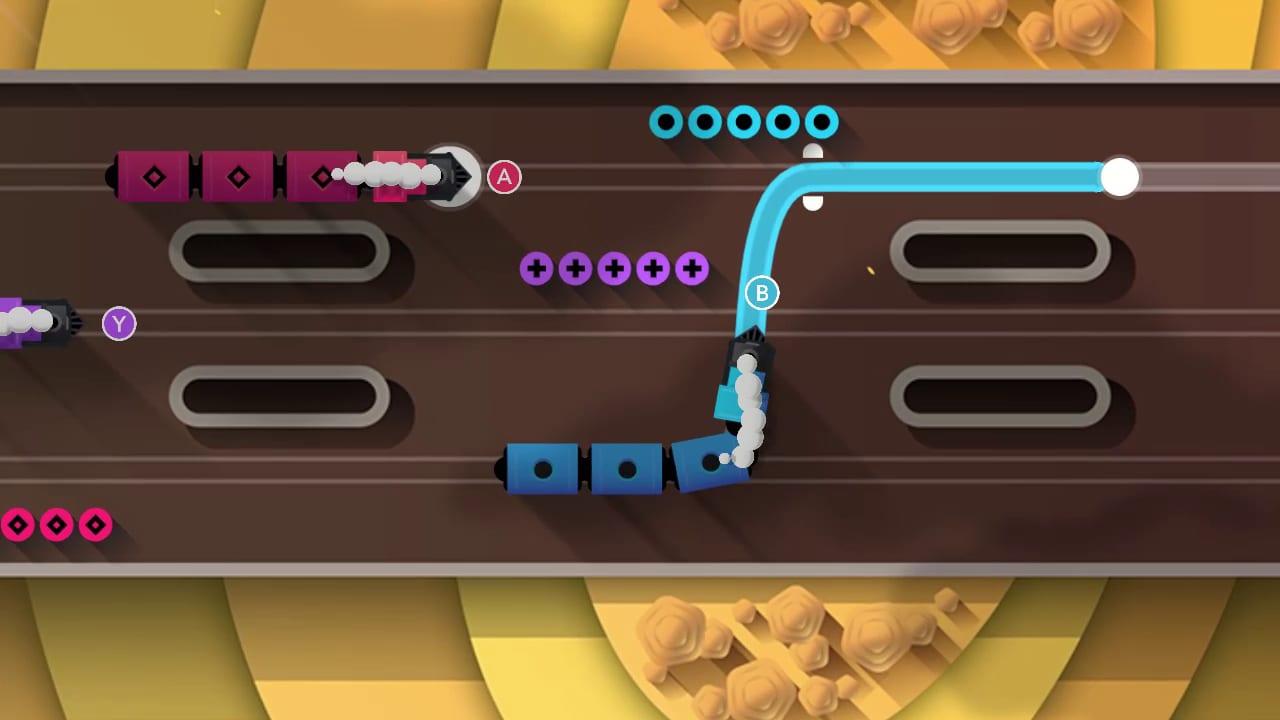Select the first maroon wagon with a diamond
Viewport: 1280px width, 720px height.
click(152, 177)
